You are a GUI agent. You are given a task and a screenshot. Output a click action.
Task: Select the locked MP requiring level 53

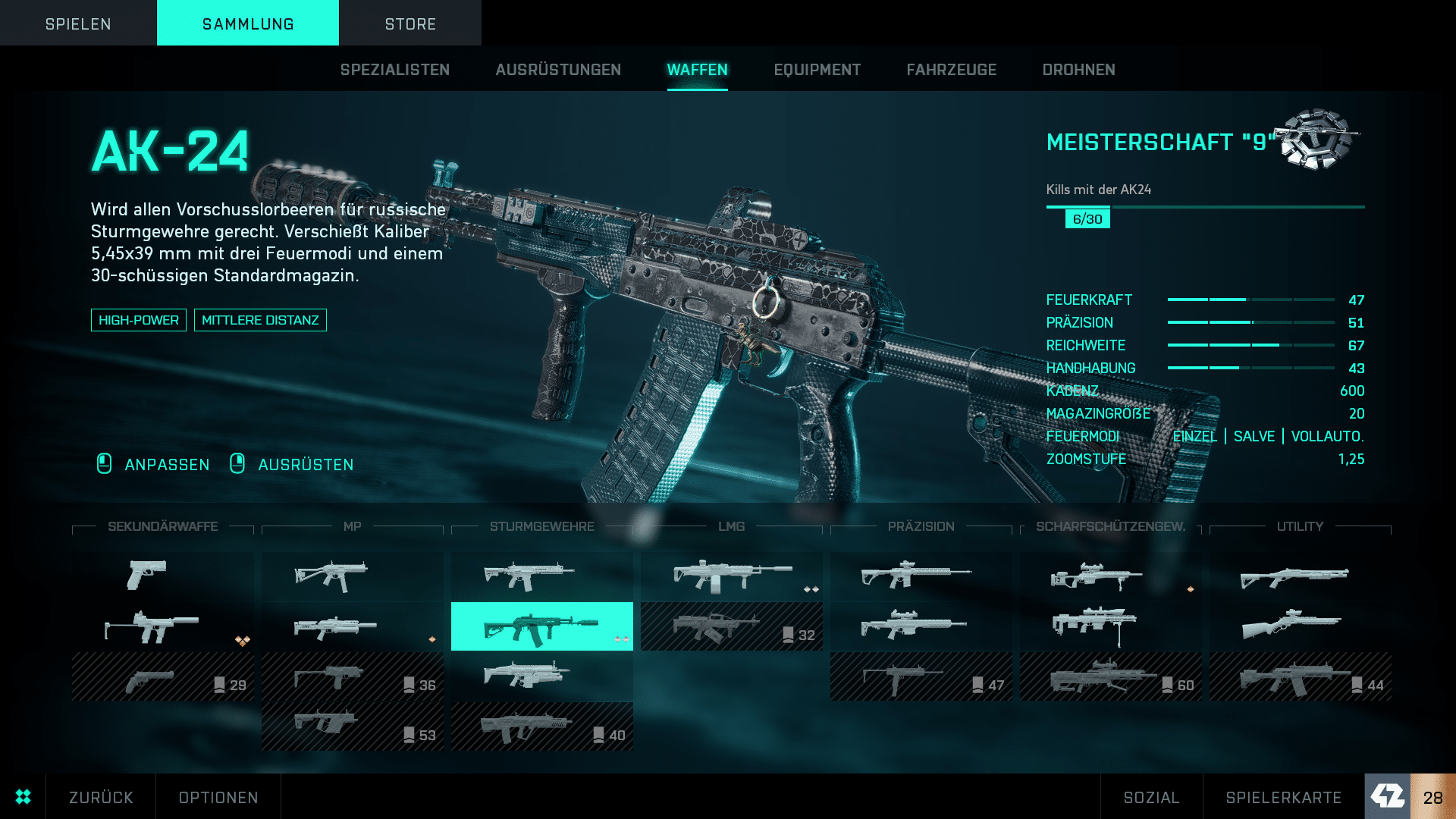pos(352,726)
